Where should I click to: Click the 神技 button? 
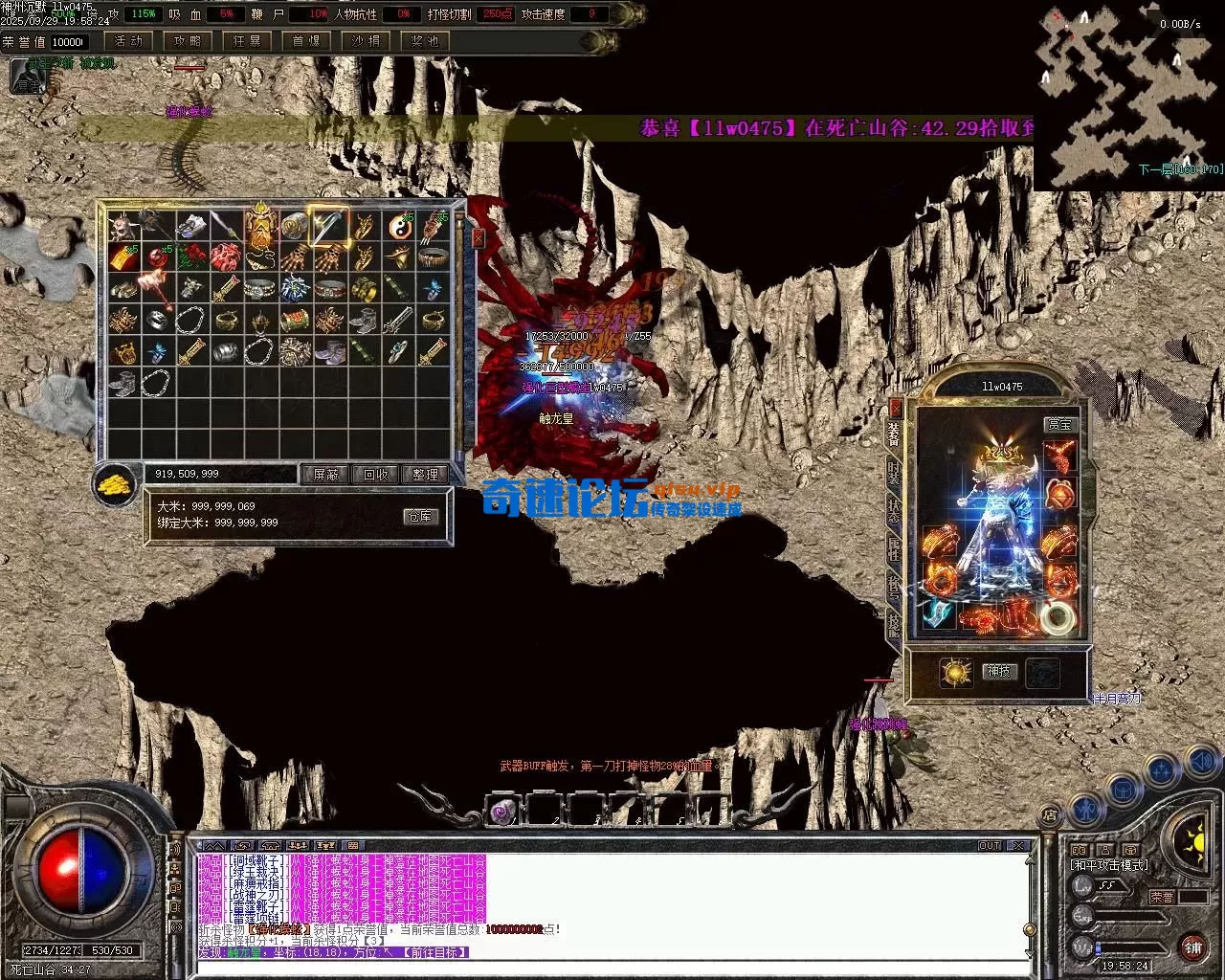[998, 672]
